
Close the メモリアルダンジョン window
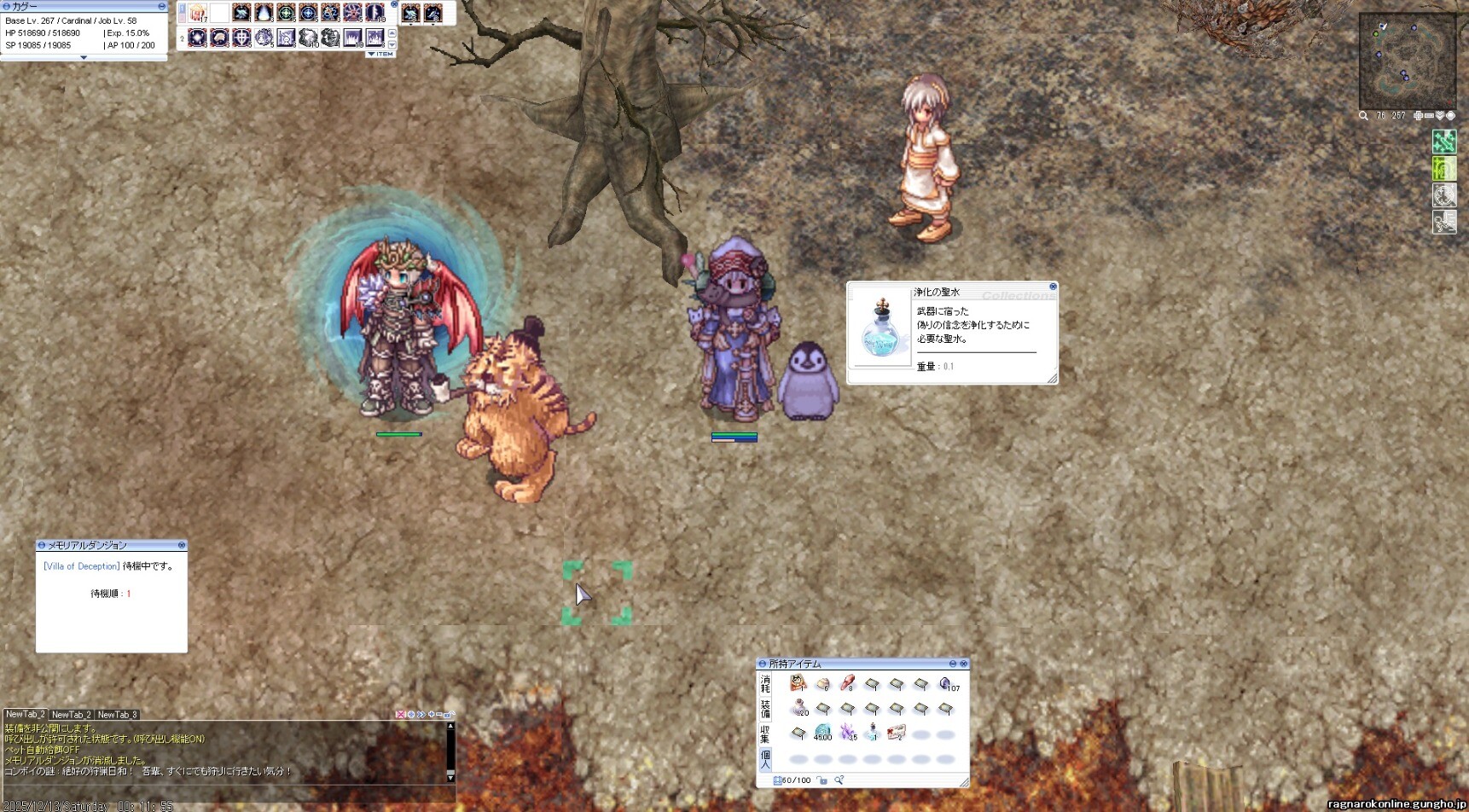tap(182, 545)
